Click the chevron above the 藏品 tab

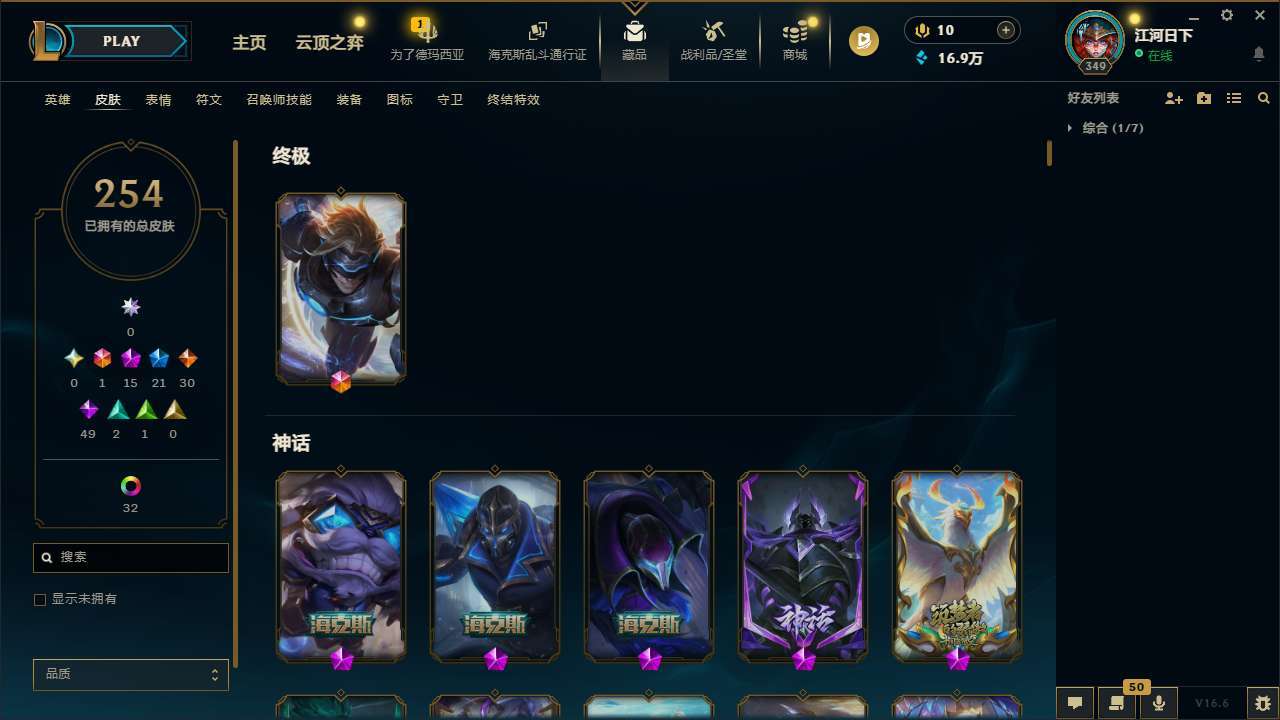634,6
